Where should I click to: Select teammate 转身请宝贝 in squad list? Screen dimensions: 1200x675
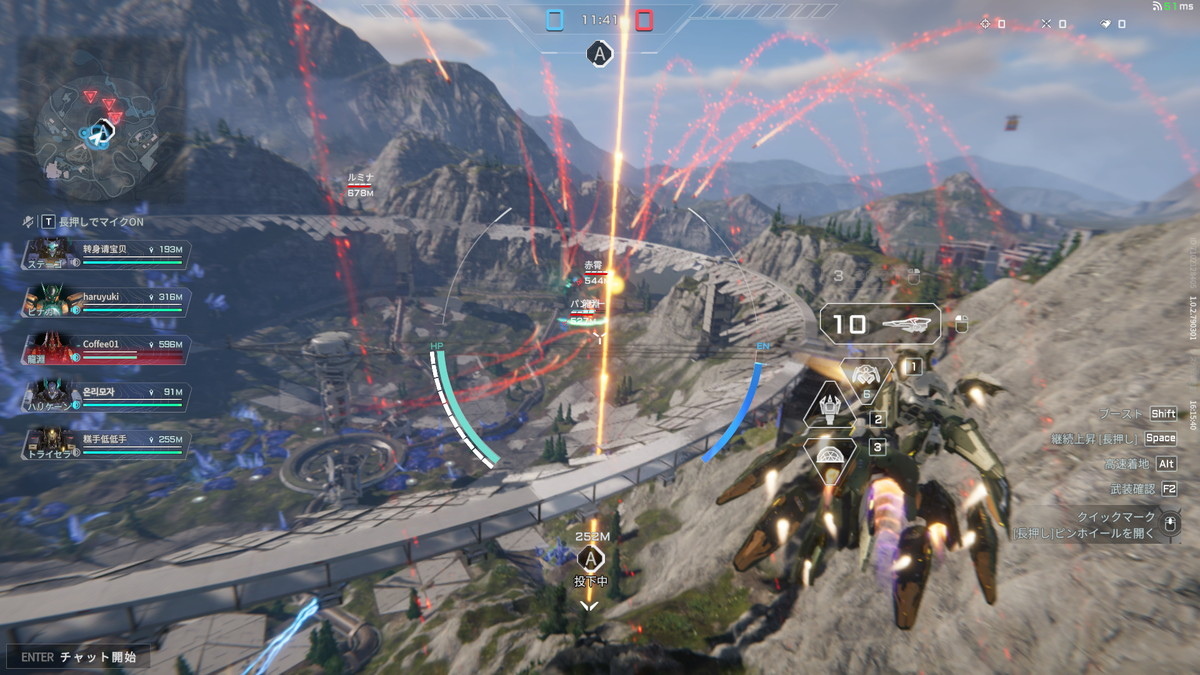click(x=105, y=253)
